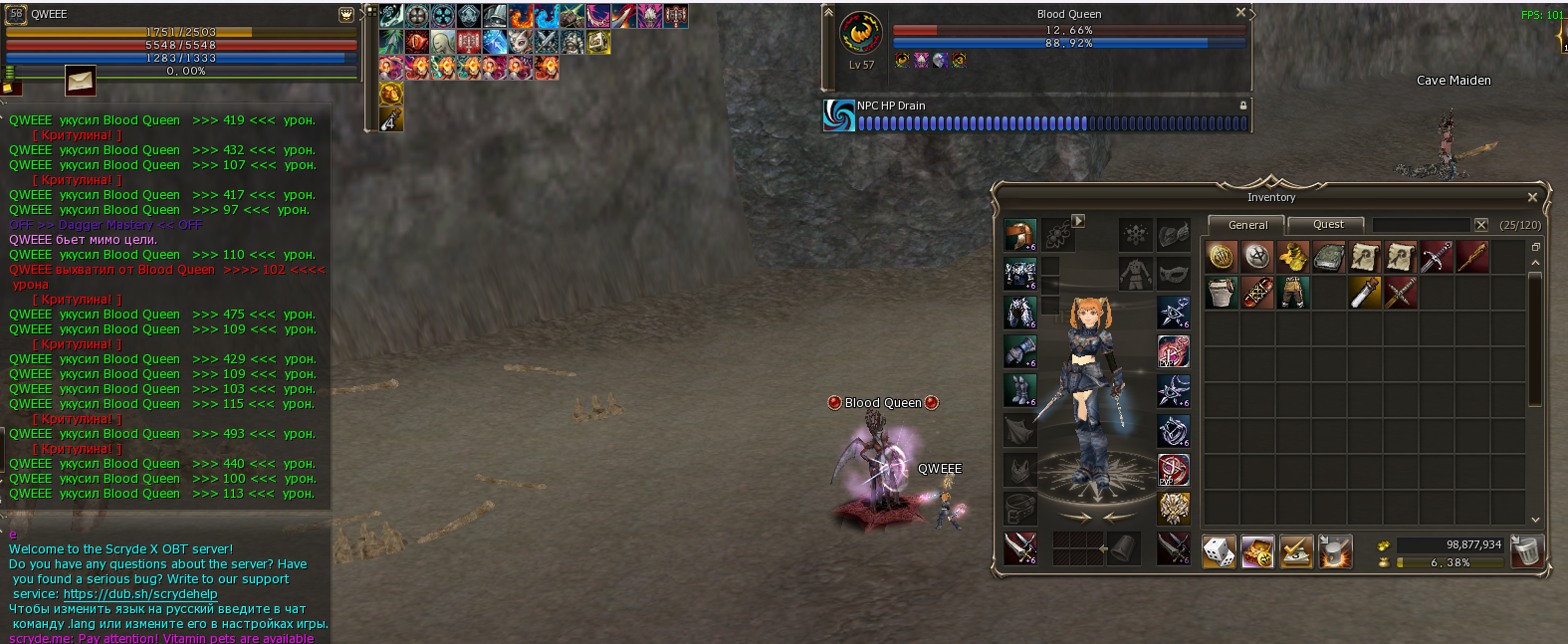The height and width of the screenshot is (644, 1568).
Task: Click the equipped helmet slot
Action: (1019, 235)
